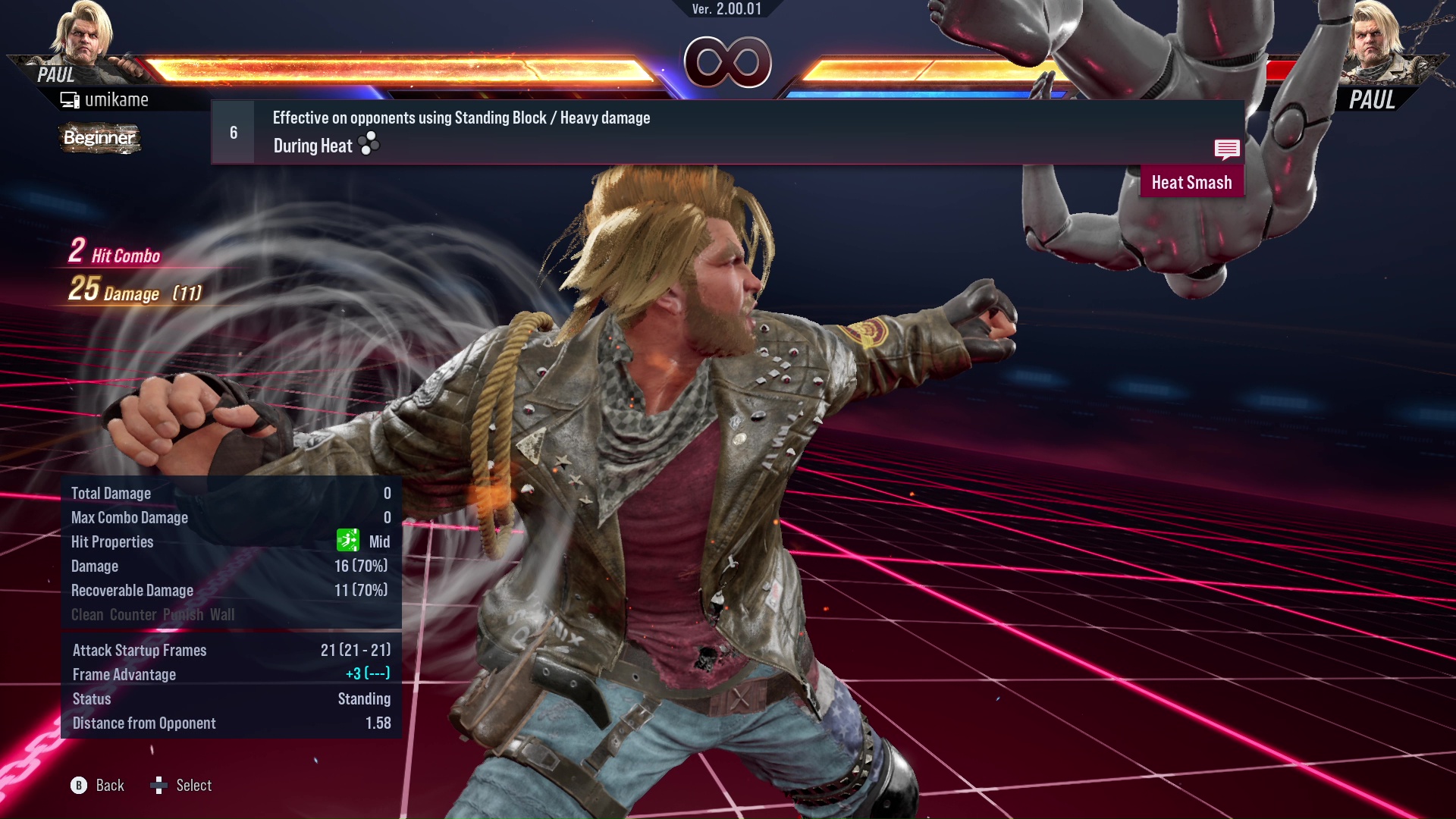Viewport: 1456px width, 819px height.
Task: Toggle the Clean hit condition indicator
Action: pos(88,614)
